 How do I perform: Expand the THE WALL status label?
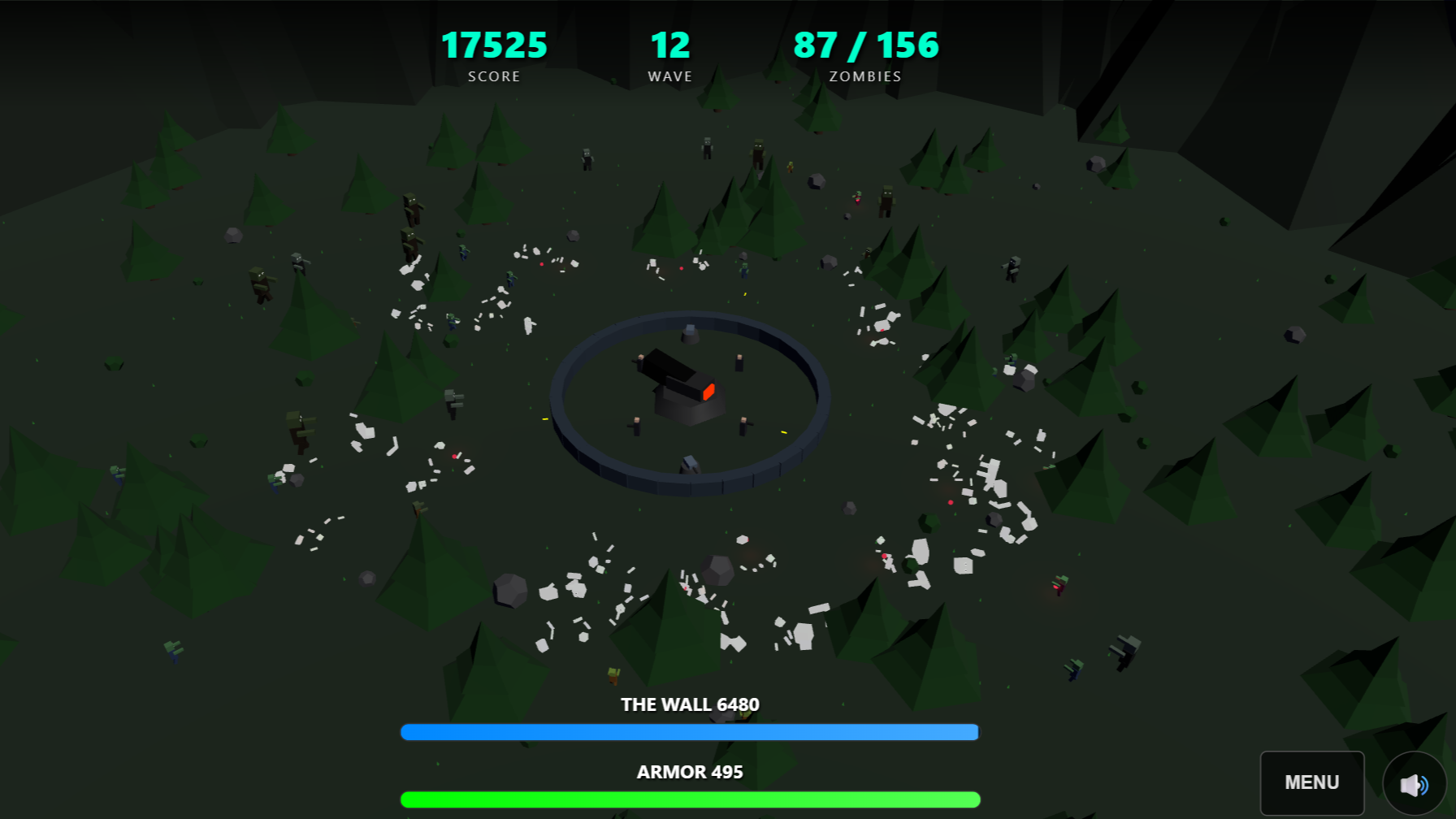click(x=689, y=704)
